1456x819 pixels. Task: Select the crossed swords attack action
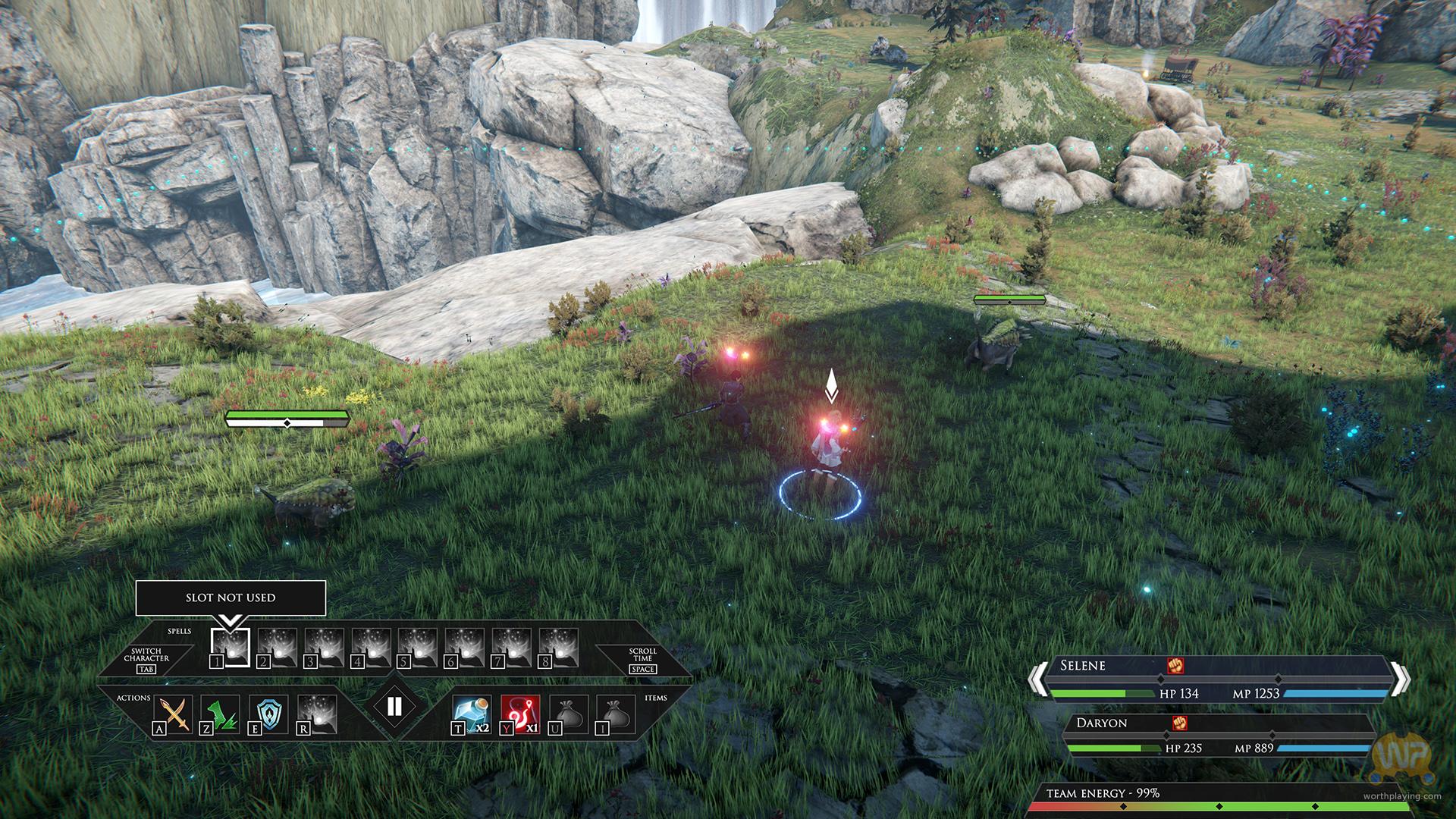175,714
